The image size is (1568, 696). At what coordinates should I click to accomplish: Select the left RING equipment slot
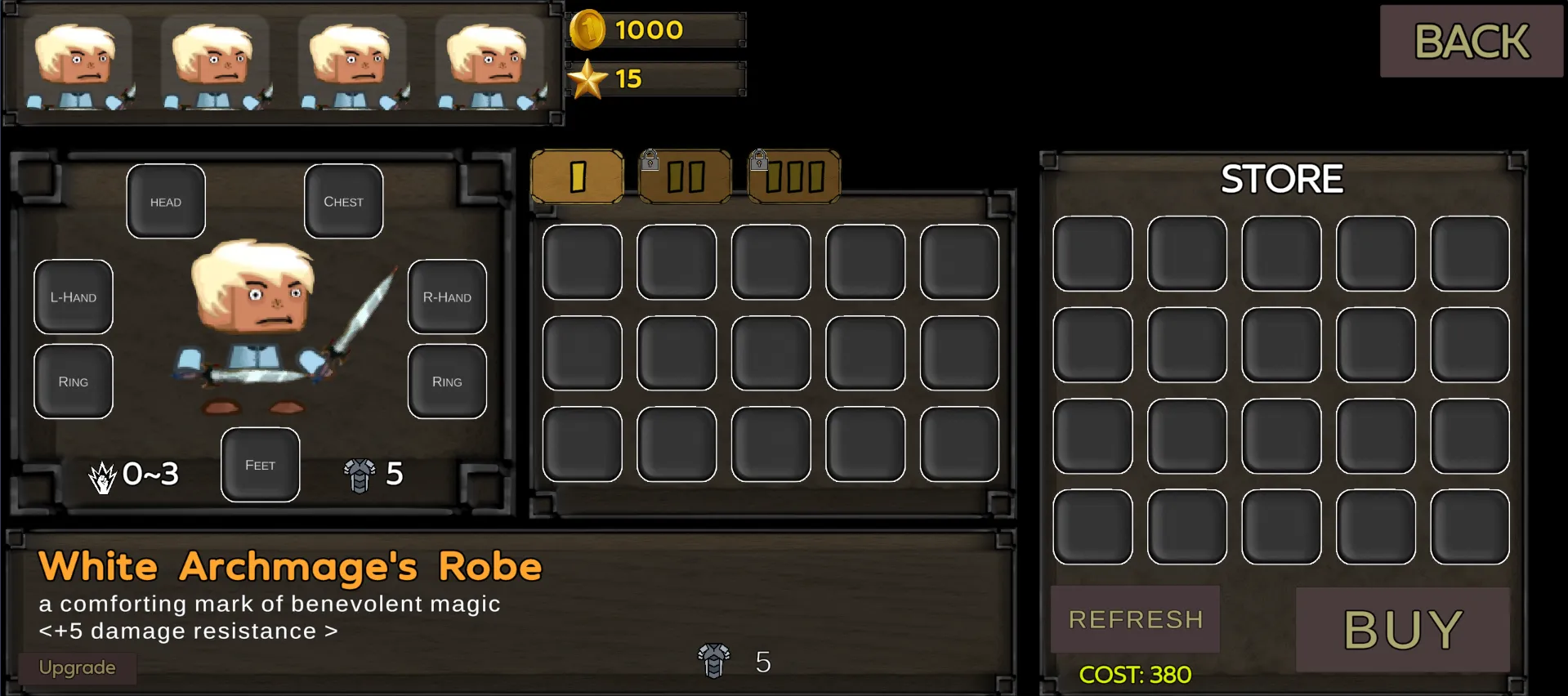pyautogui.click(x=73, y=381)
